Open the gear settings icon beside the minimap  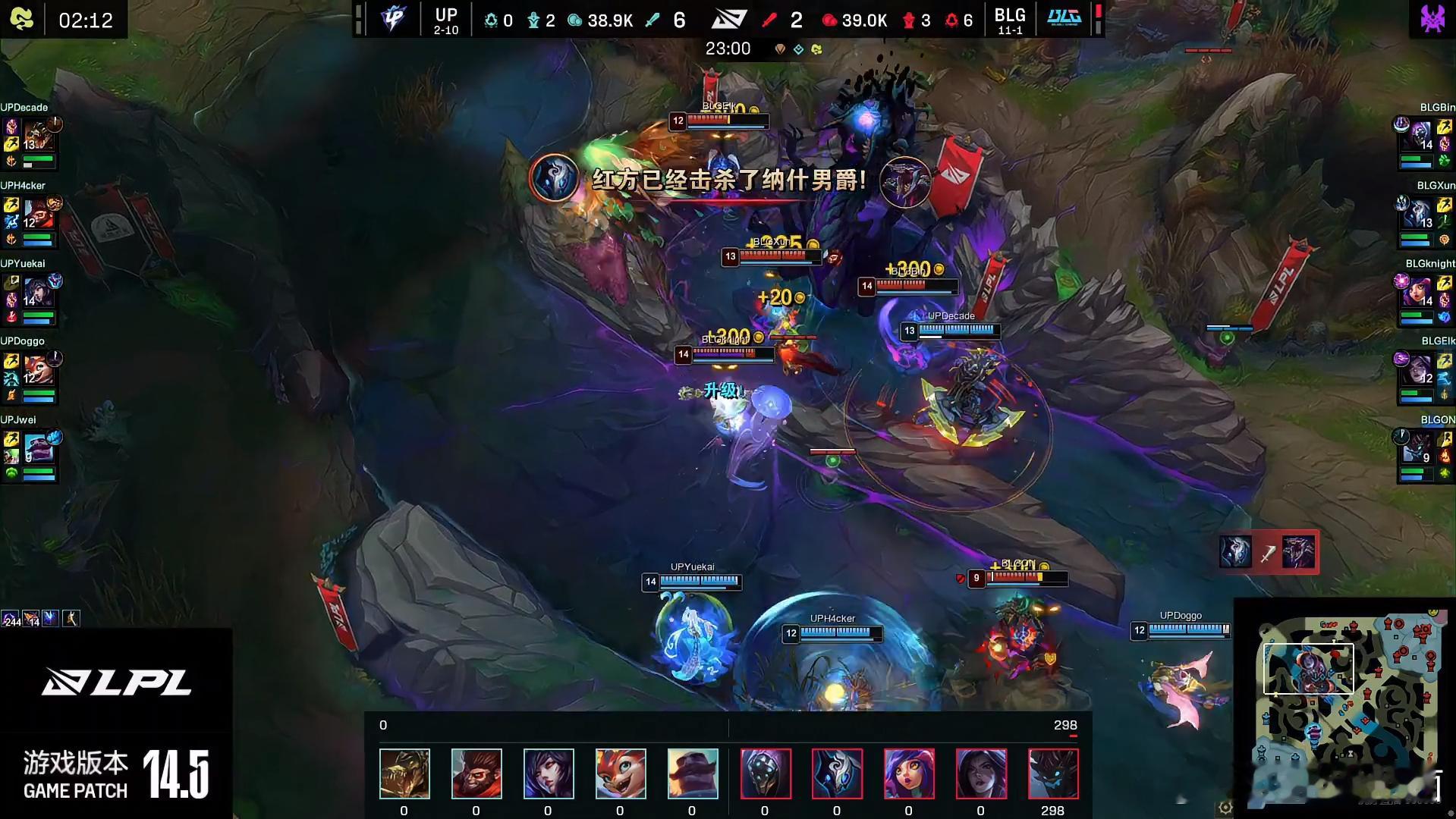[1225, 808]
